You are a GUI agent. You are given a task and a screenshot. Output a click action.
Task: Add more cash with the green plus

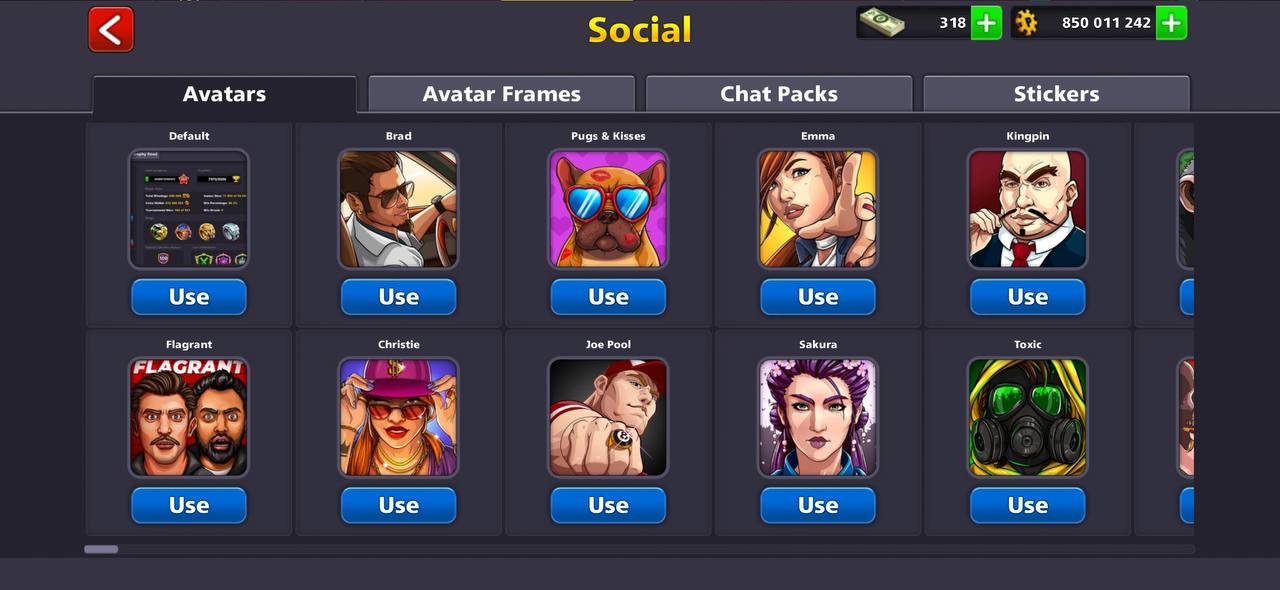click(x=986, y=23)
